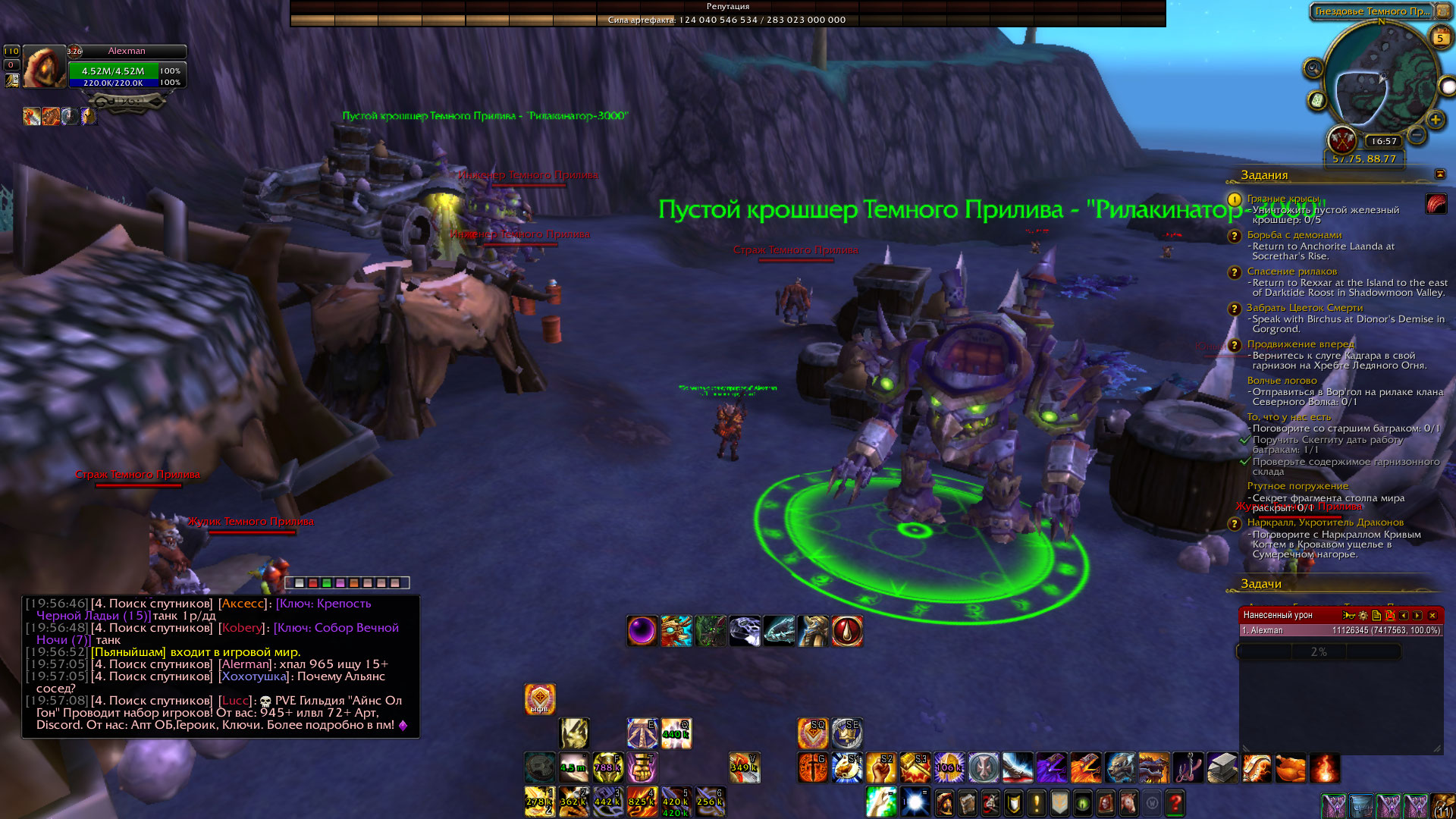Click the red blood drop ability icon
The image size is (1456, 819).
(847, 631)
